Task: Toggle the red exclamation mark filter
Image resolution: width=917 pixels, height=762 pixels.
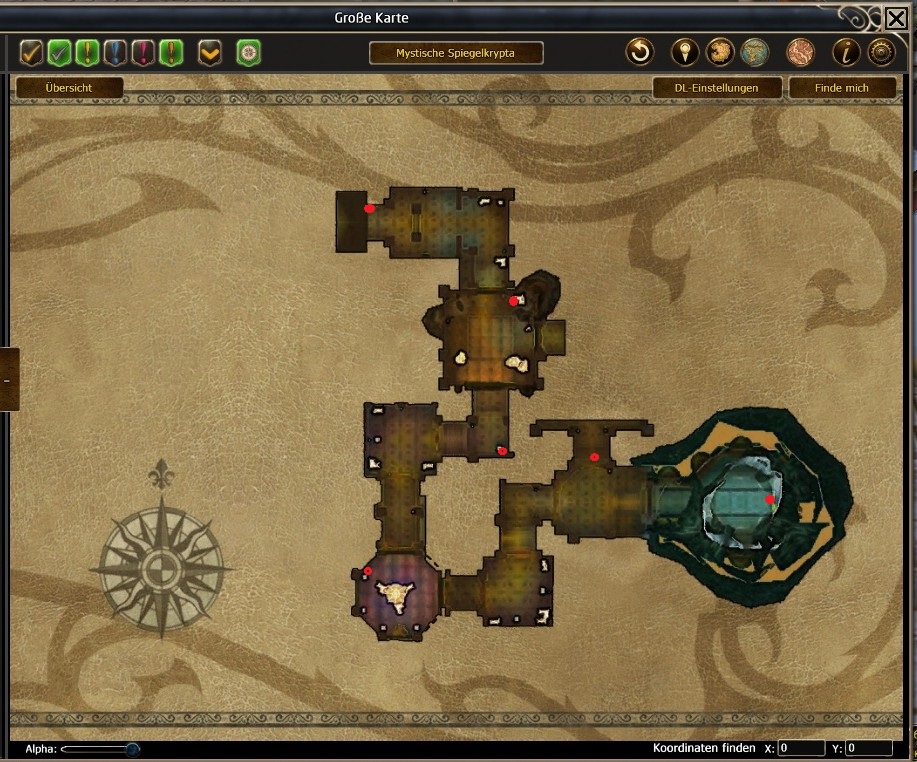Action: (143, 52)
